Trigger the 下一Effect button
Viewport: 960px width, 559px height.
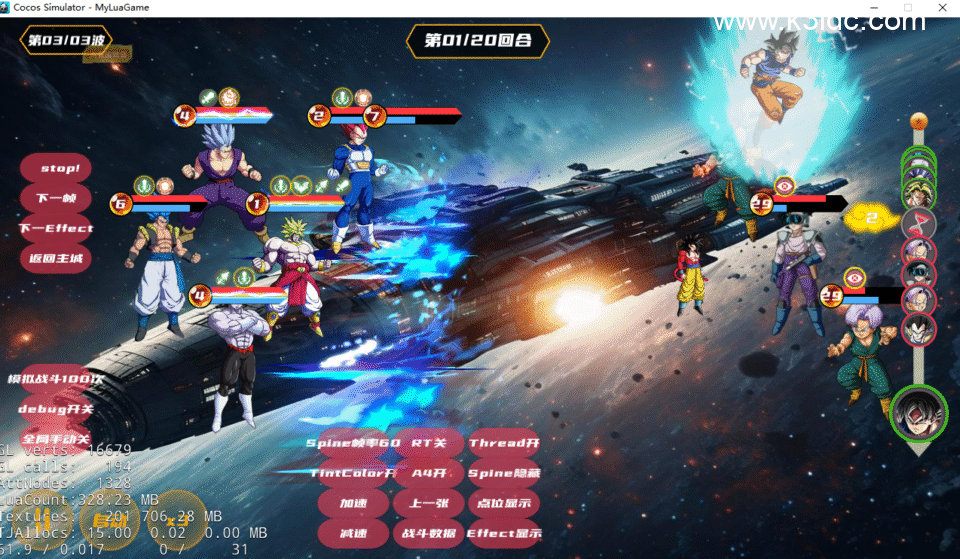57,228
